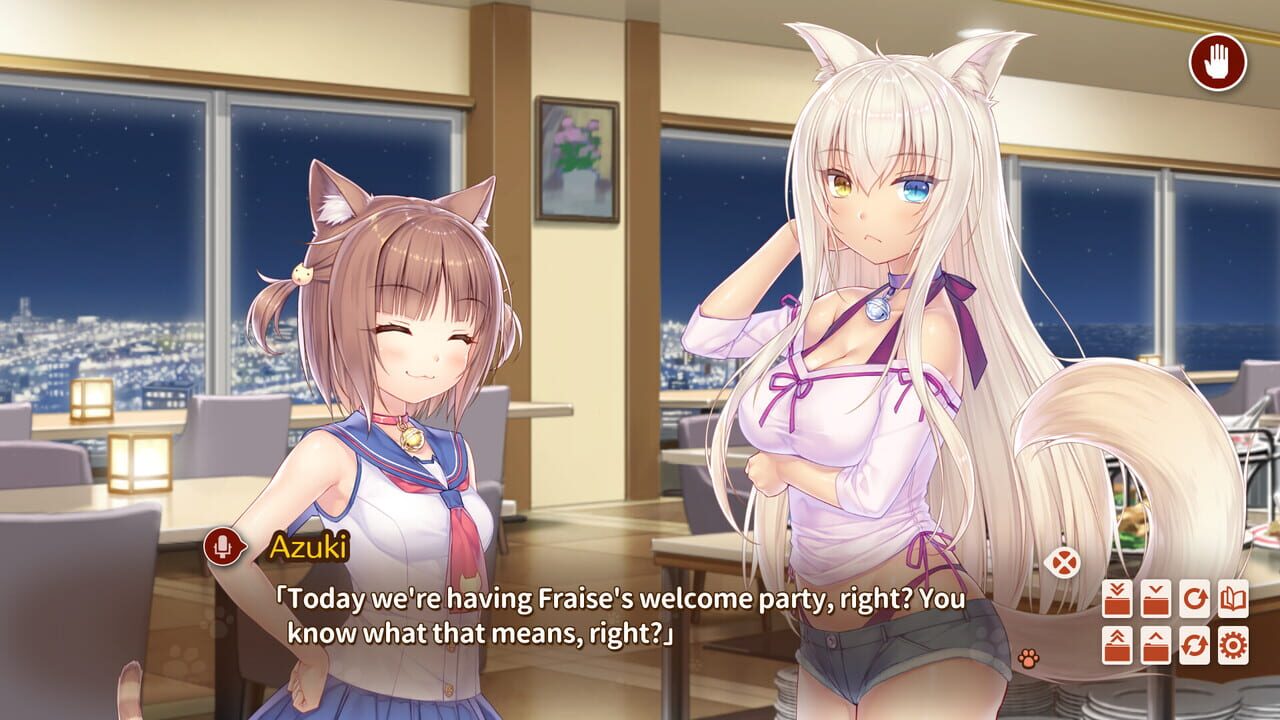Open game settings via the gear icon
The height and width of the screenshot is (720, 1280).
tap(1234, 645)
